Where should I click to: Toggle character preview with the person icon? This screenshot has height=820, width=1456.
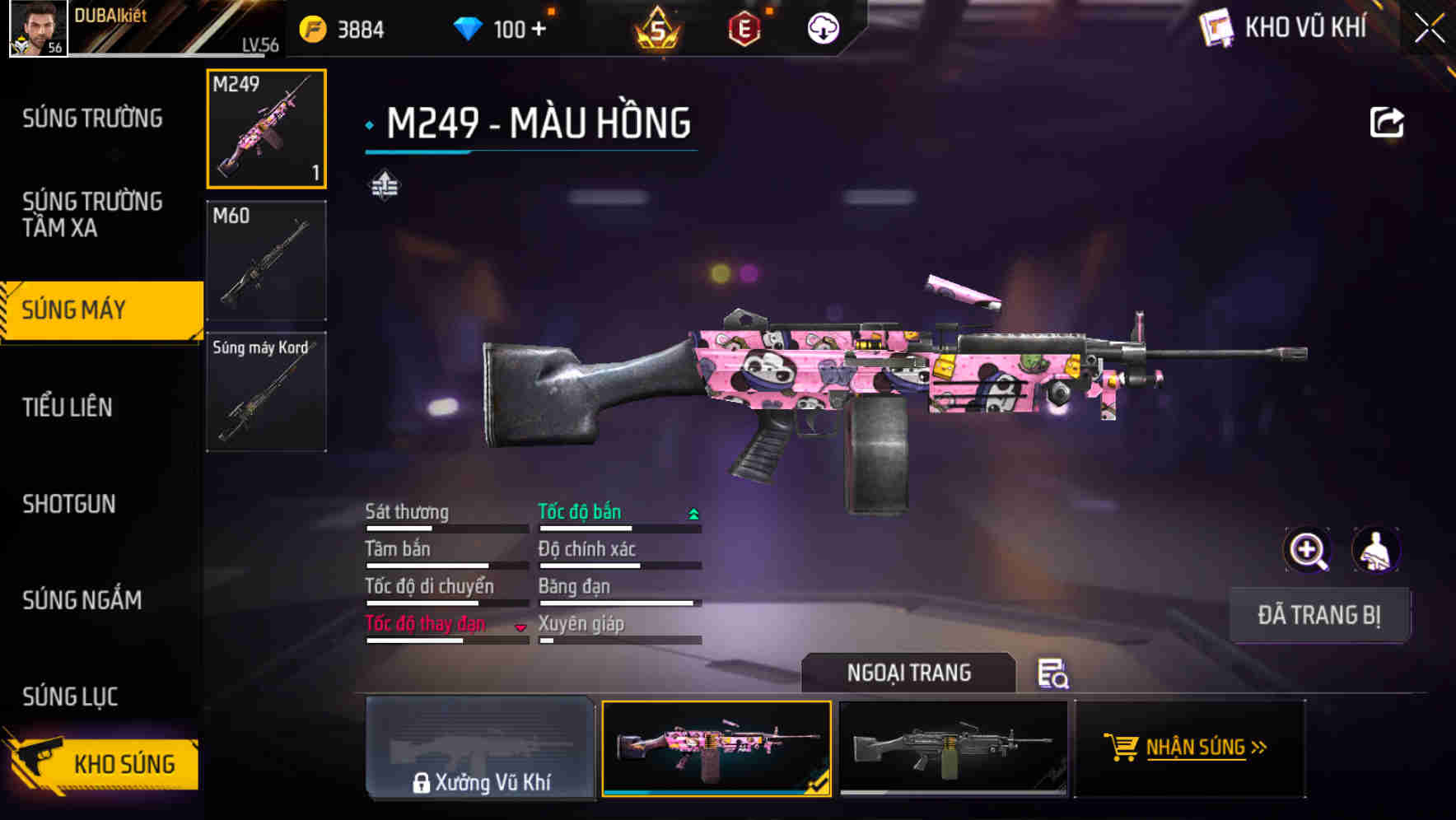pyautogui.click(x=1374, y=550)
